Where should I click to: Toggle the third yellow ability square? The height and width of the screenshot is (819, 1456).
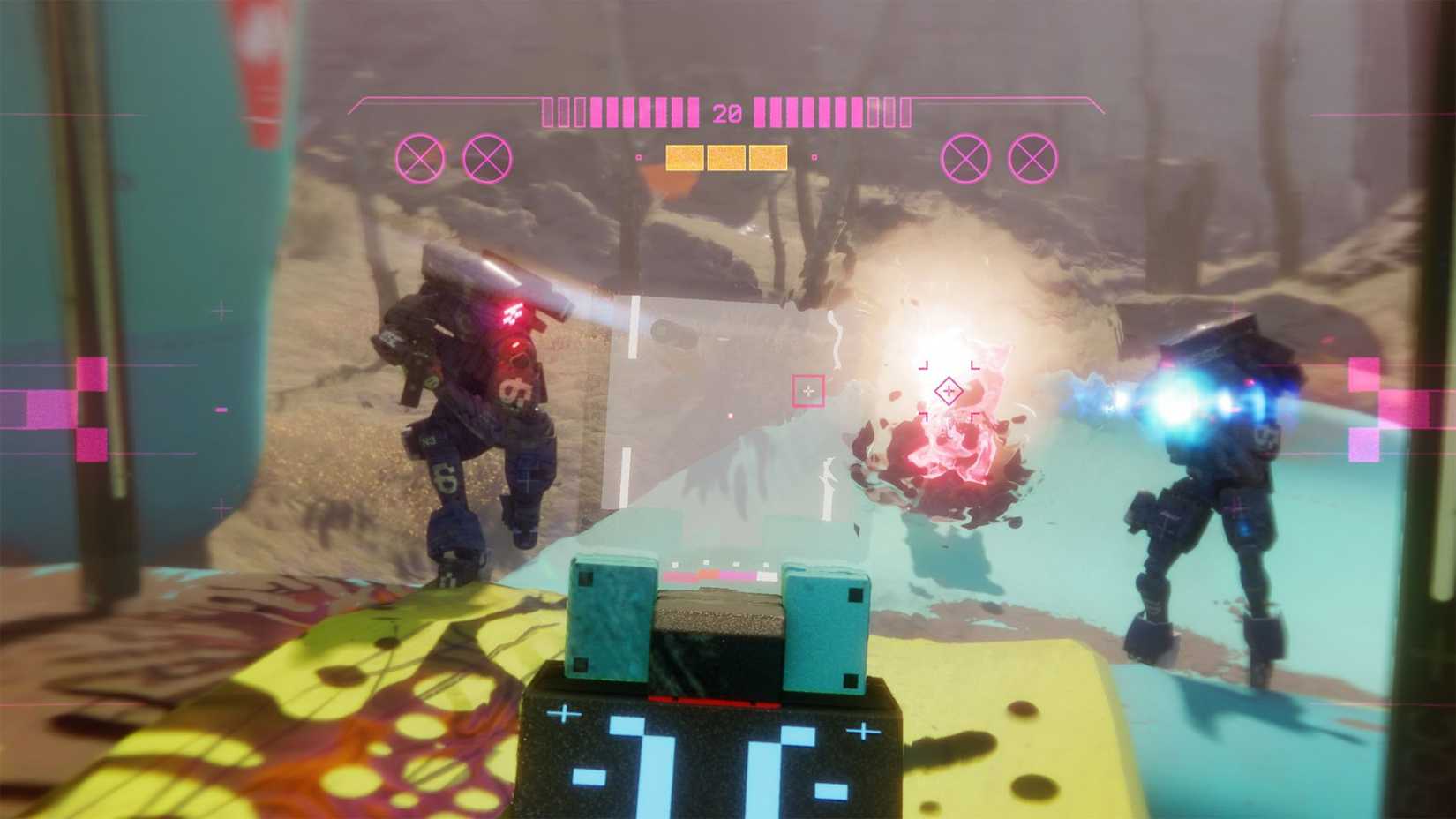point(770,157)
